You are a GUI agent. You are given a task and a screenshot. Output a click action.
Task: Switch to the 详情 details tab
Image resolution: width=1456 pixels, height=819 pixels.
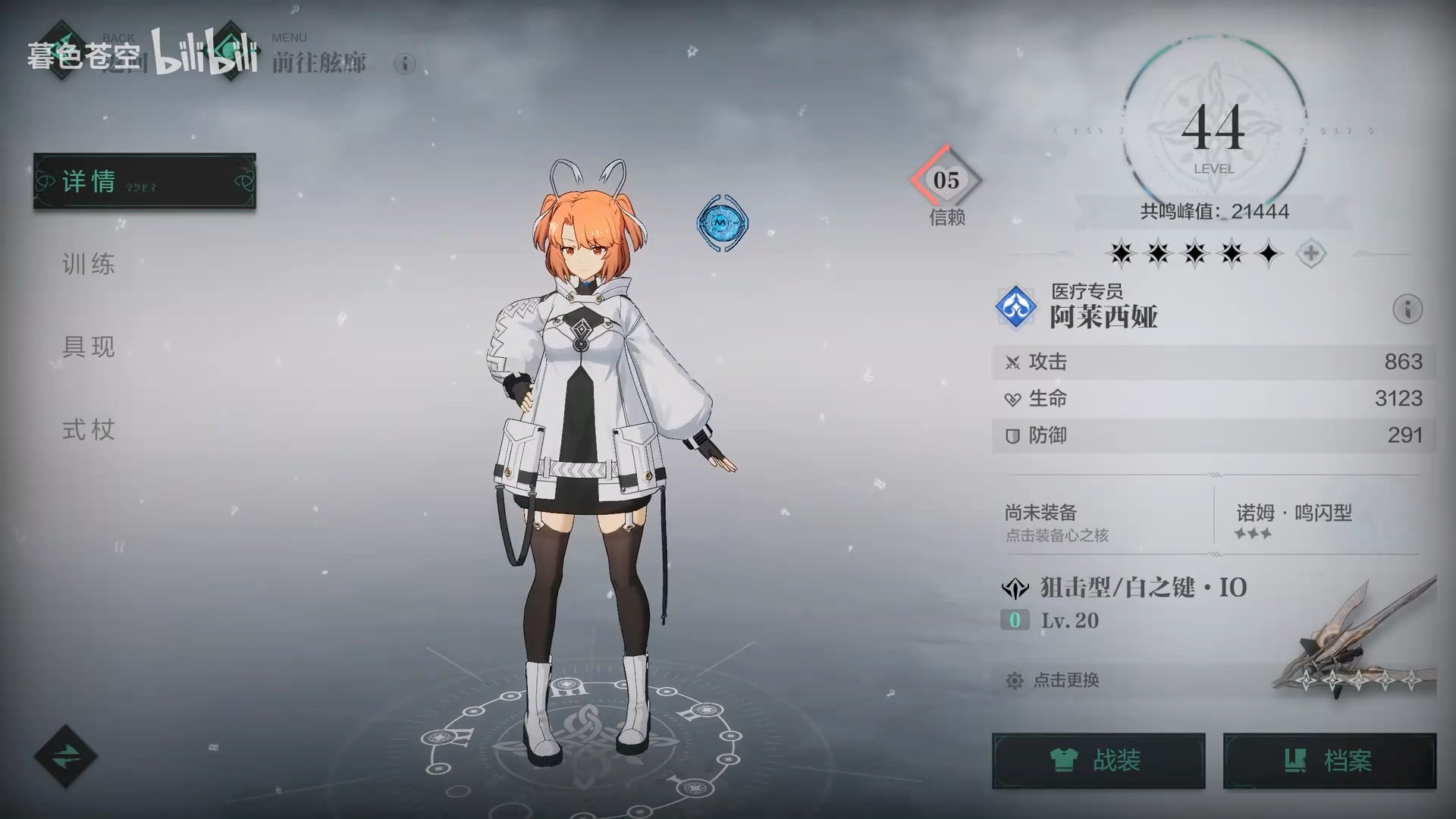(144, 181)
